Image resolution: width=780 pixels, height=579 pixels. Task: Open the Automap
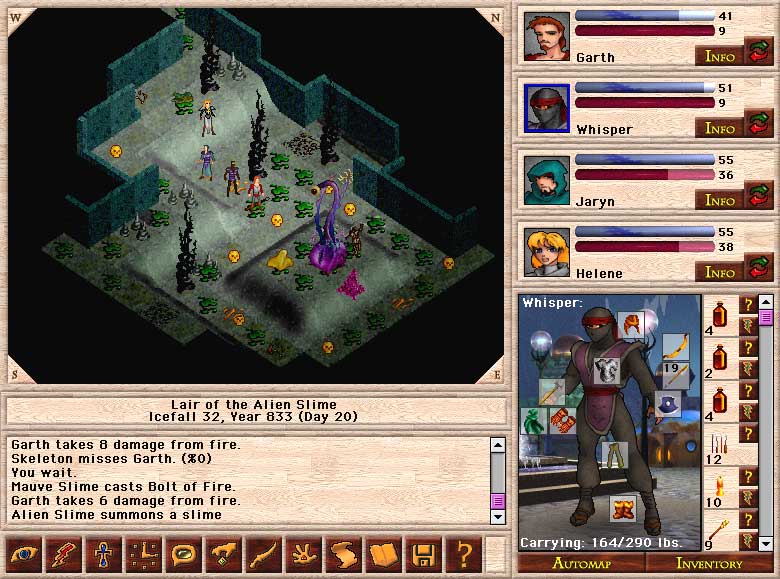pos(581,564)
